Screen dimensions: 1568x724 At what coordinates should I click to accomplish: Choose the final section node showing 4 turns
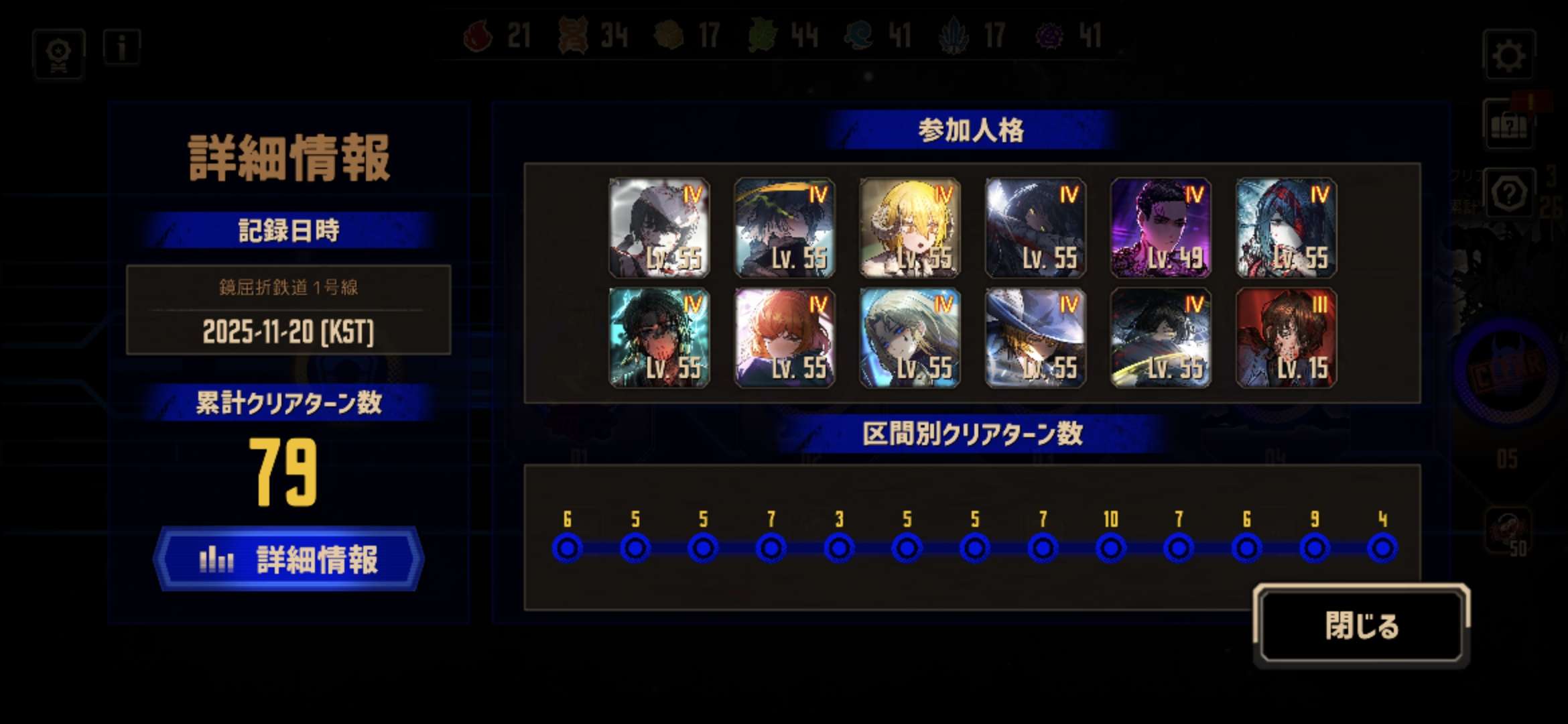click(1382, 548)
